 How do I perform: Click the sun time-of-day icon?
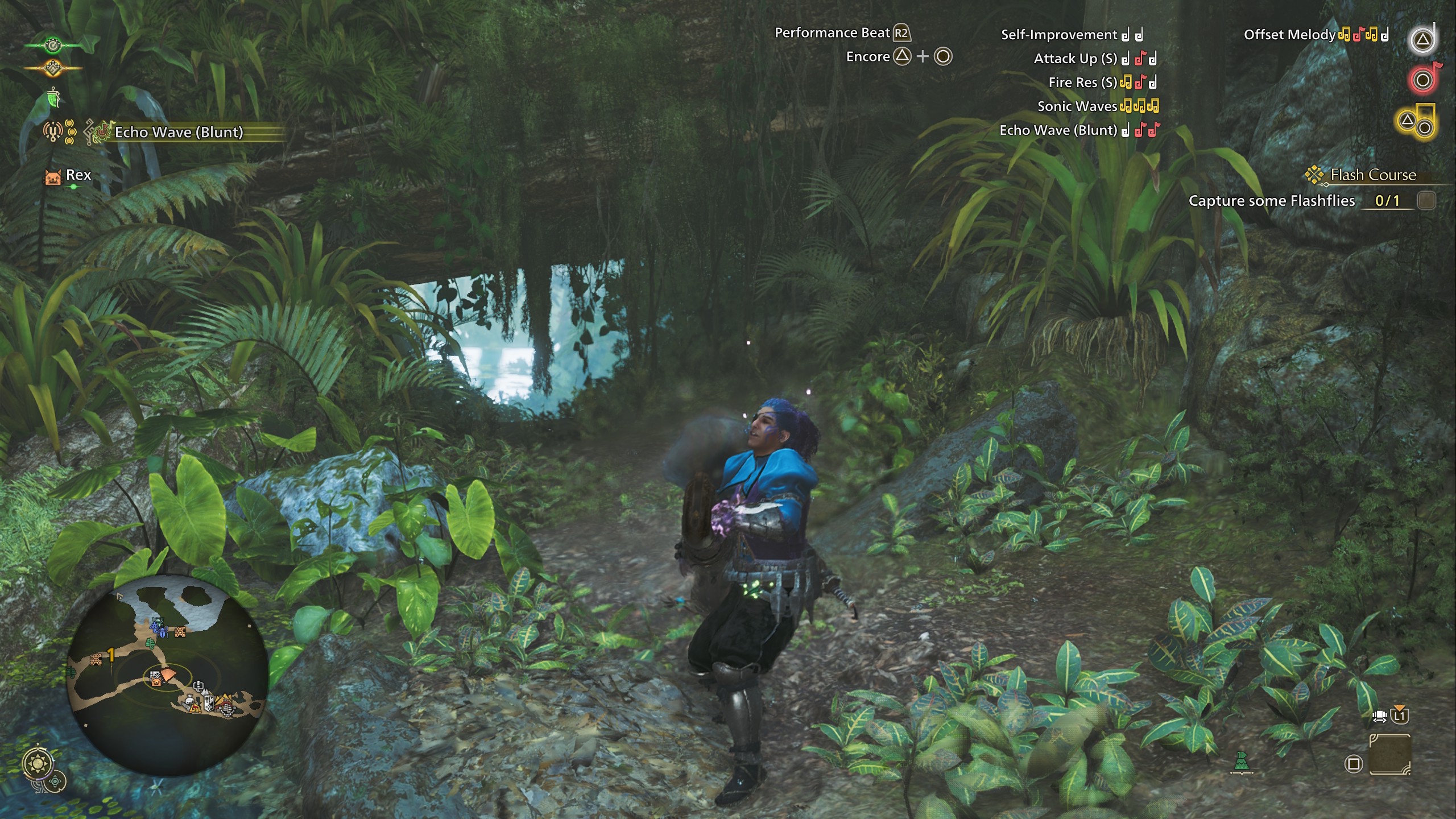coord(39,763)
